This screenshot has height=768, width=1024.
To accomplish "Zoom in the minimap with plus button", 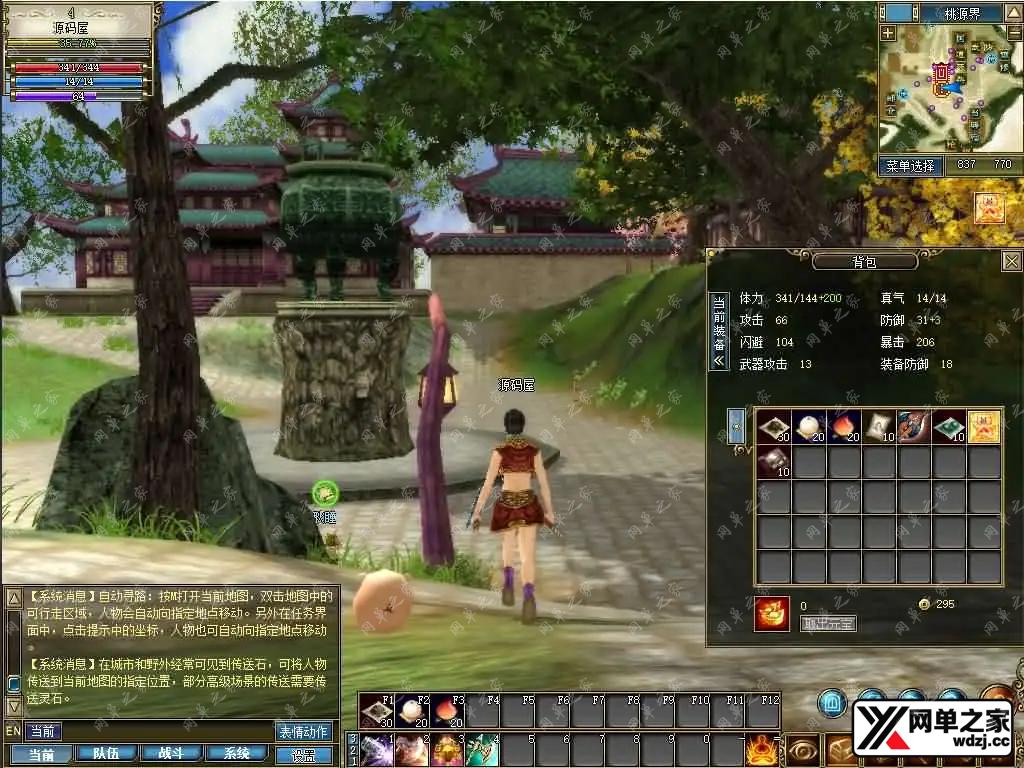I will coord(888,33).
